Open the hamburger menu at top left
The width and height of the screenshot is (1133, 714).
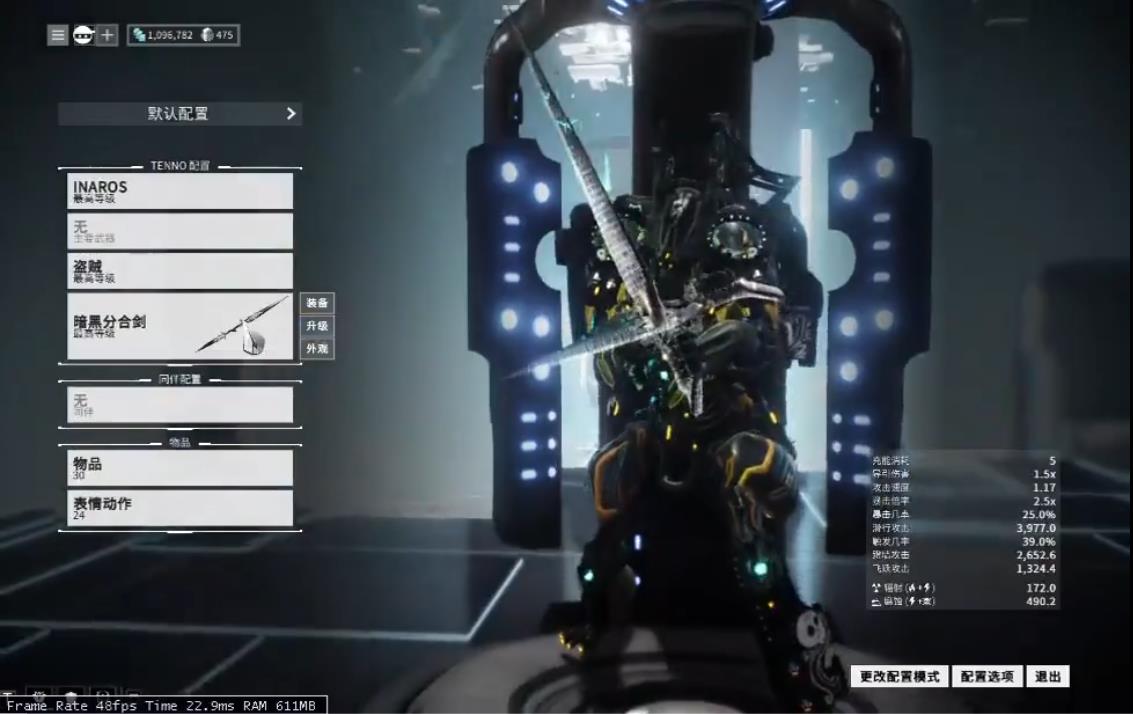click(x=58, y=35)
